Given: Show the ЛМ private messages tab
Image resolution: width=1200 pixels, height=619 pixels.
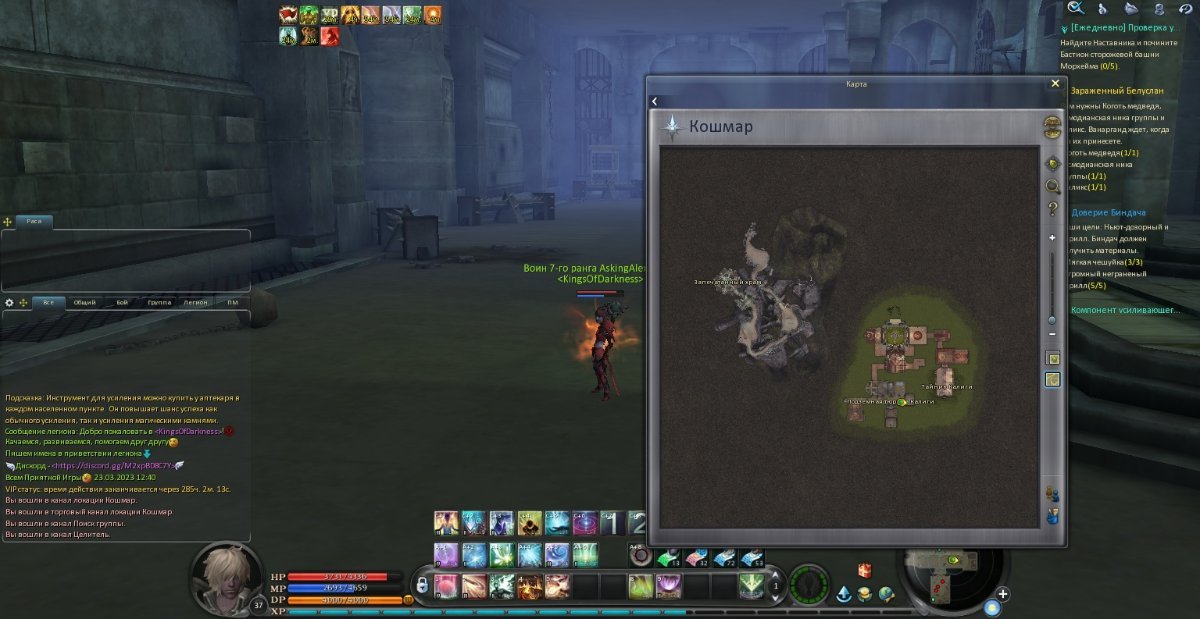Looking at the screenshot, I should tap(232, 302).
